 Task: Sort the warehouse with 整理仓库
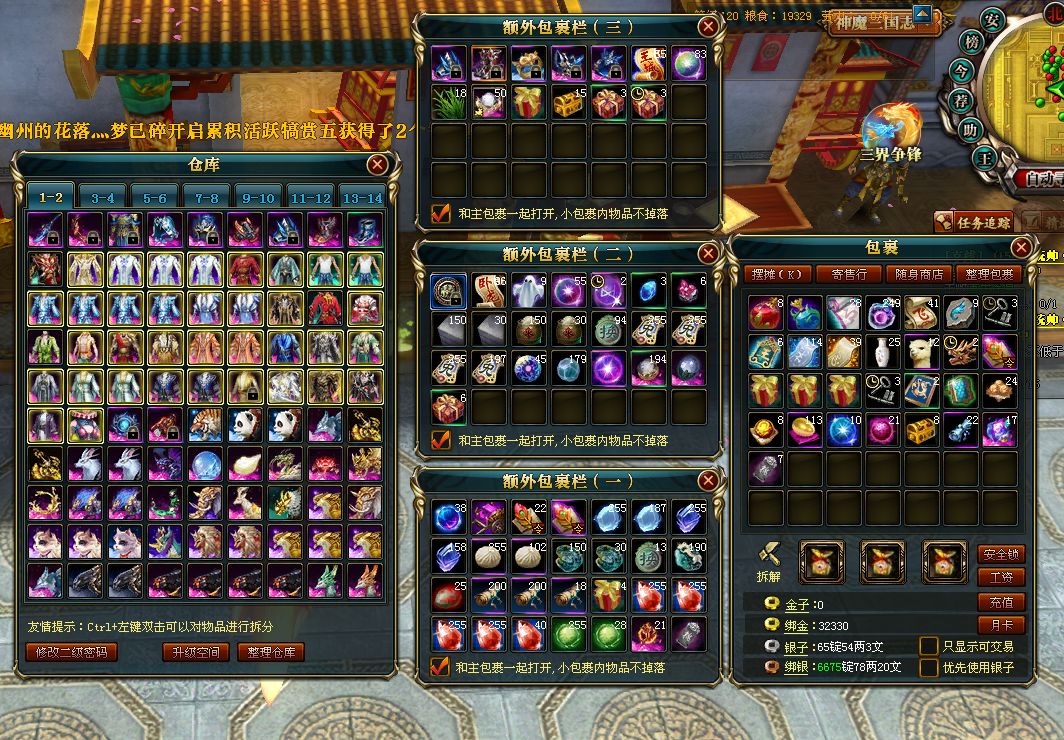coord(271,652)
